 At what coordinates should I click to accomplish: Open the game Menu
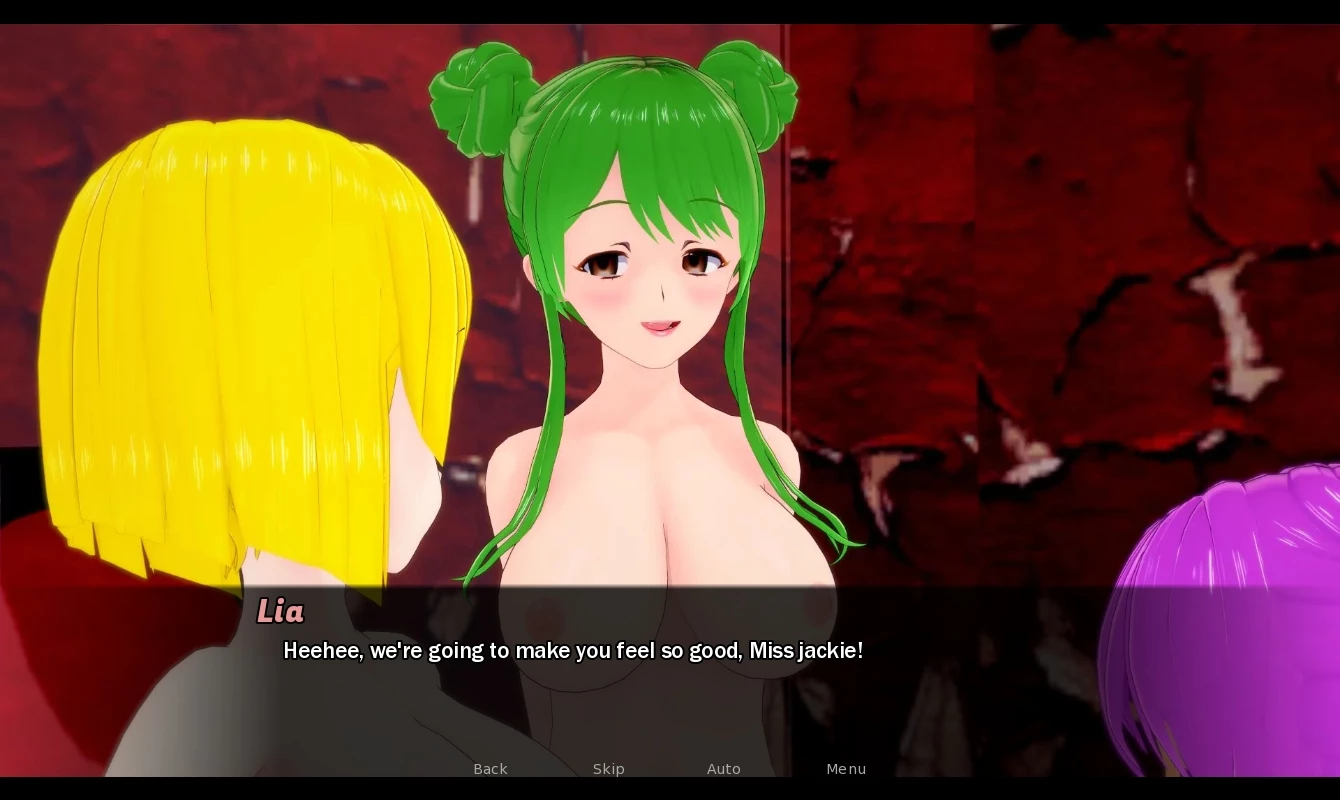coord(846,768)
